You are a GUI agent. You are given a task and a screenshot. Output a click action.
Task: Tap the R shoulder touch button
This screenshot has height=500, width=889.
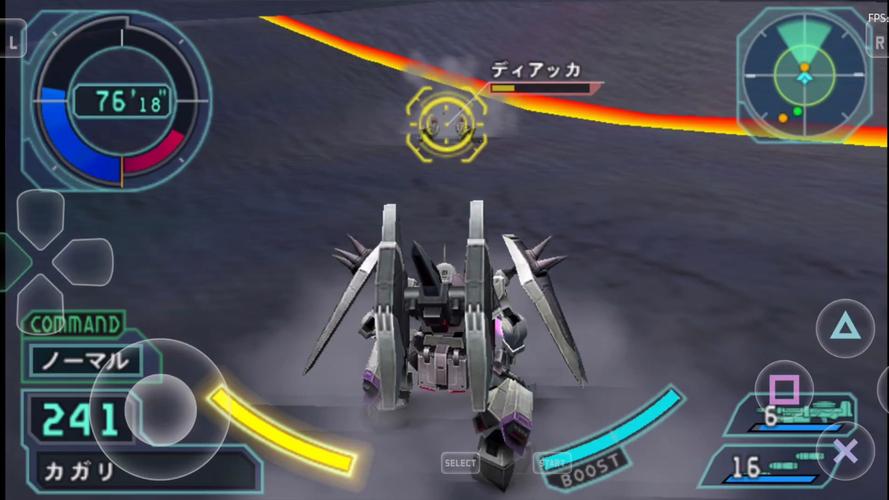(877, 40)
